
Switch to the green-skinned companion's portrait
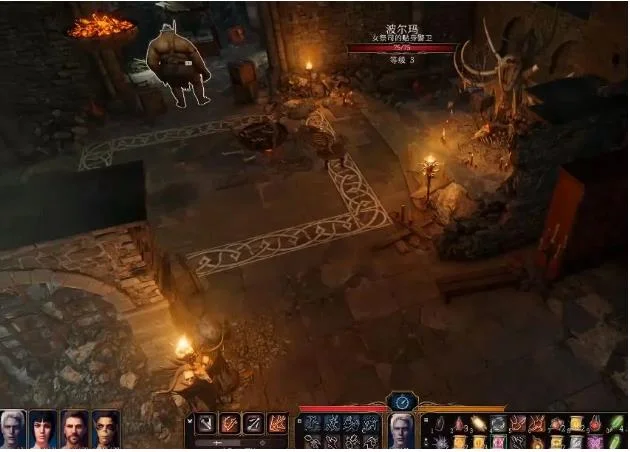pos(106,428)
